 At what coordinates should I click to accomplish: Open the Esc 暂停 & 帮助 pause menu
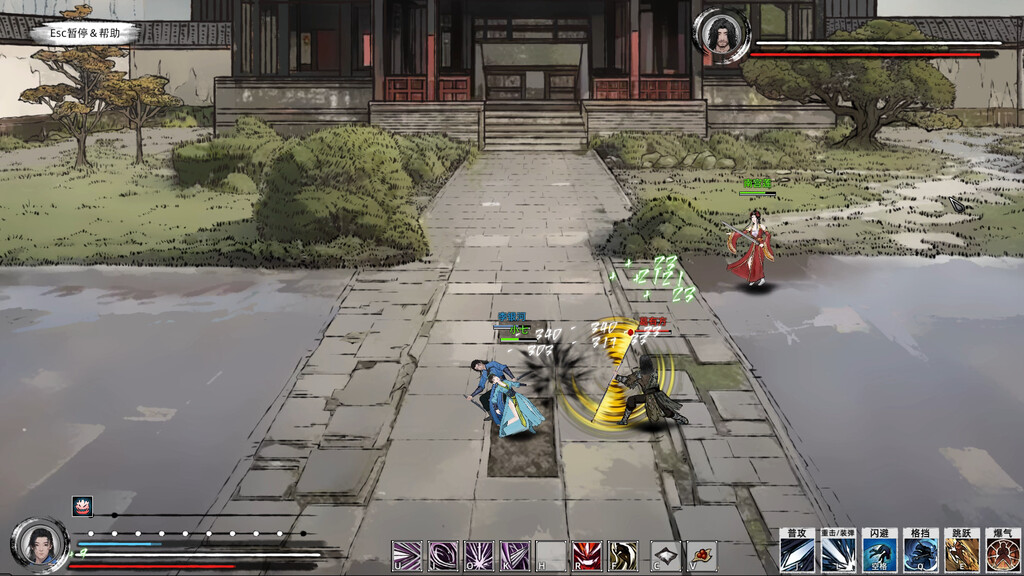pyautogui.click(x=84, y=33)
